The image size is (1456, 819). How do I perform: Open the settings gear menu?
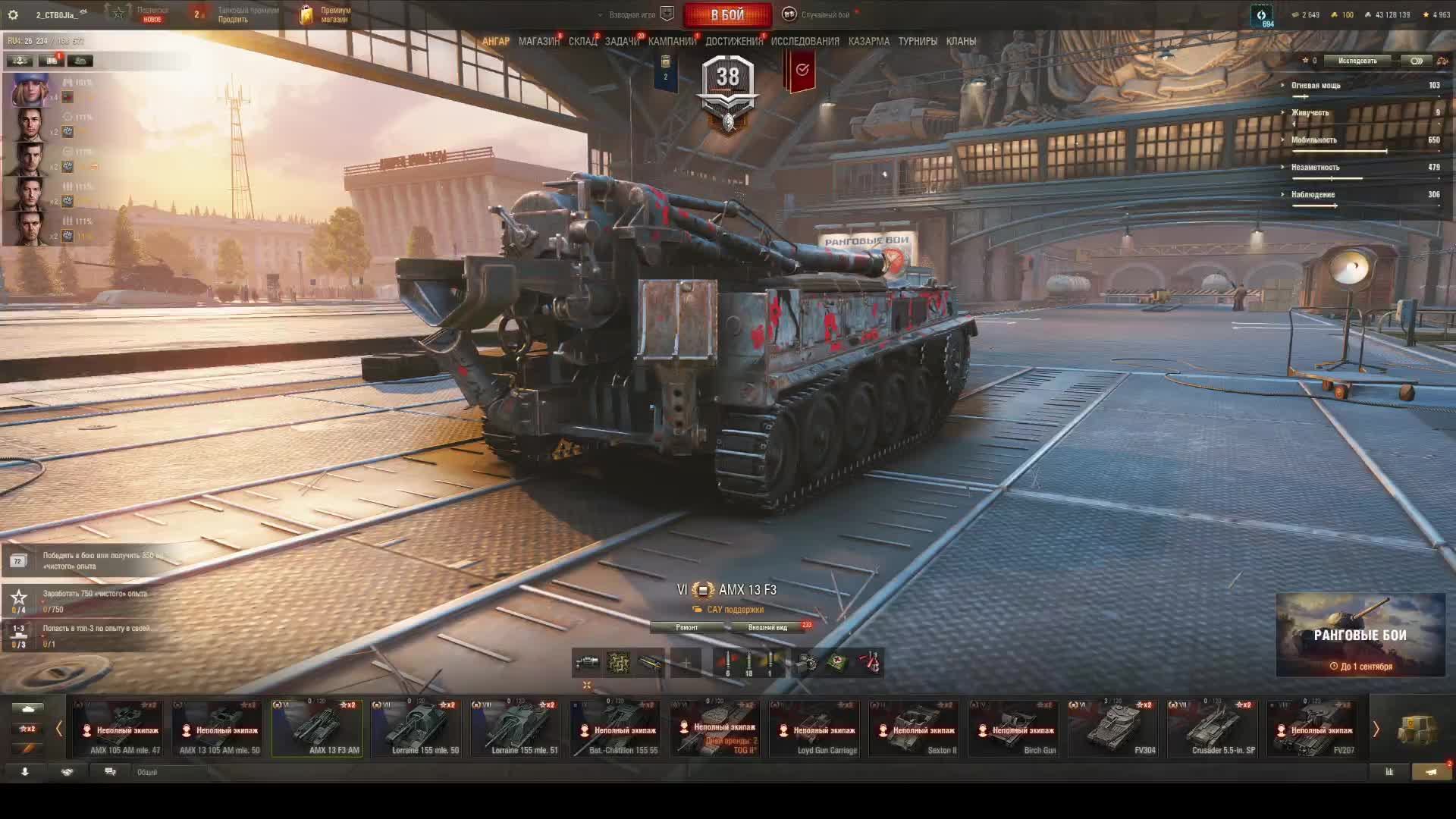13,14
